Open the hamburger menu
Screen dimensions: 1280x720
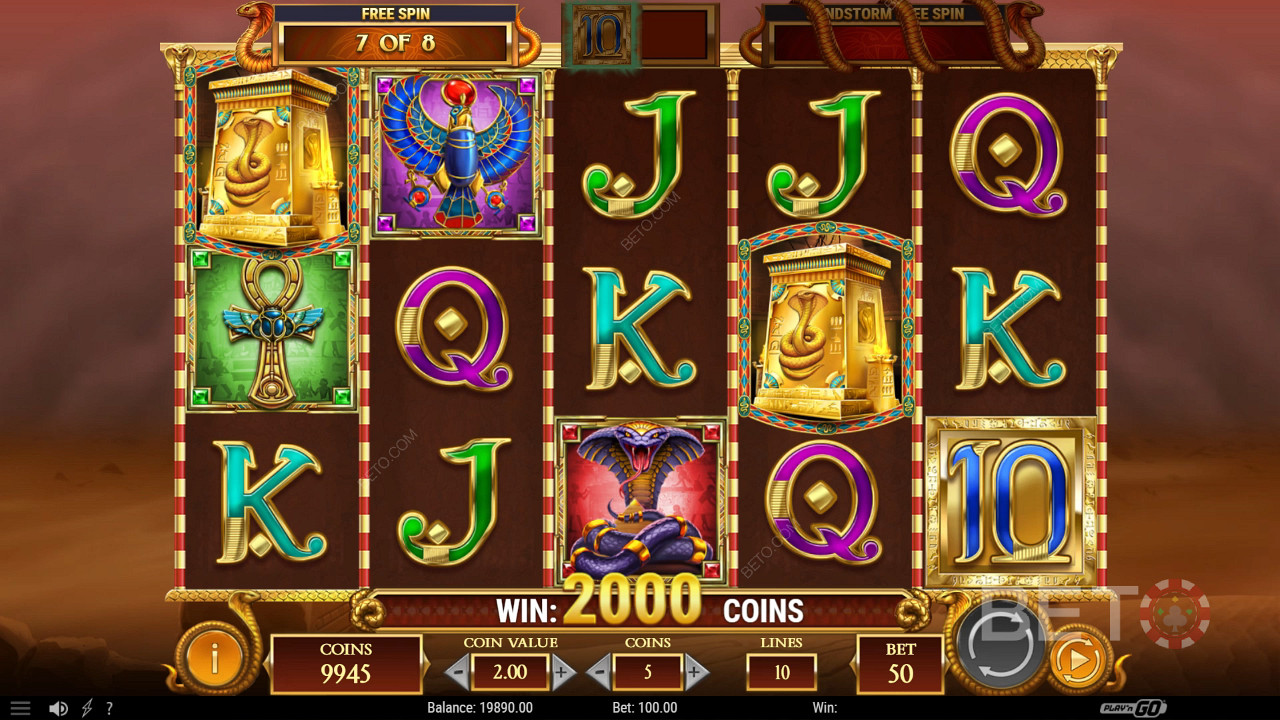20,708
